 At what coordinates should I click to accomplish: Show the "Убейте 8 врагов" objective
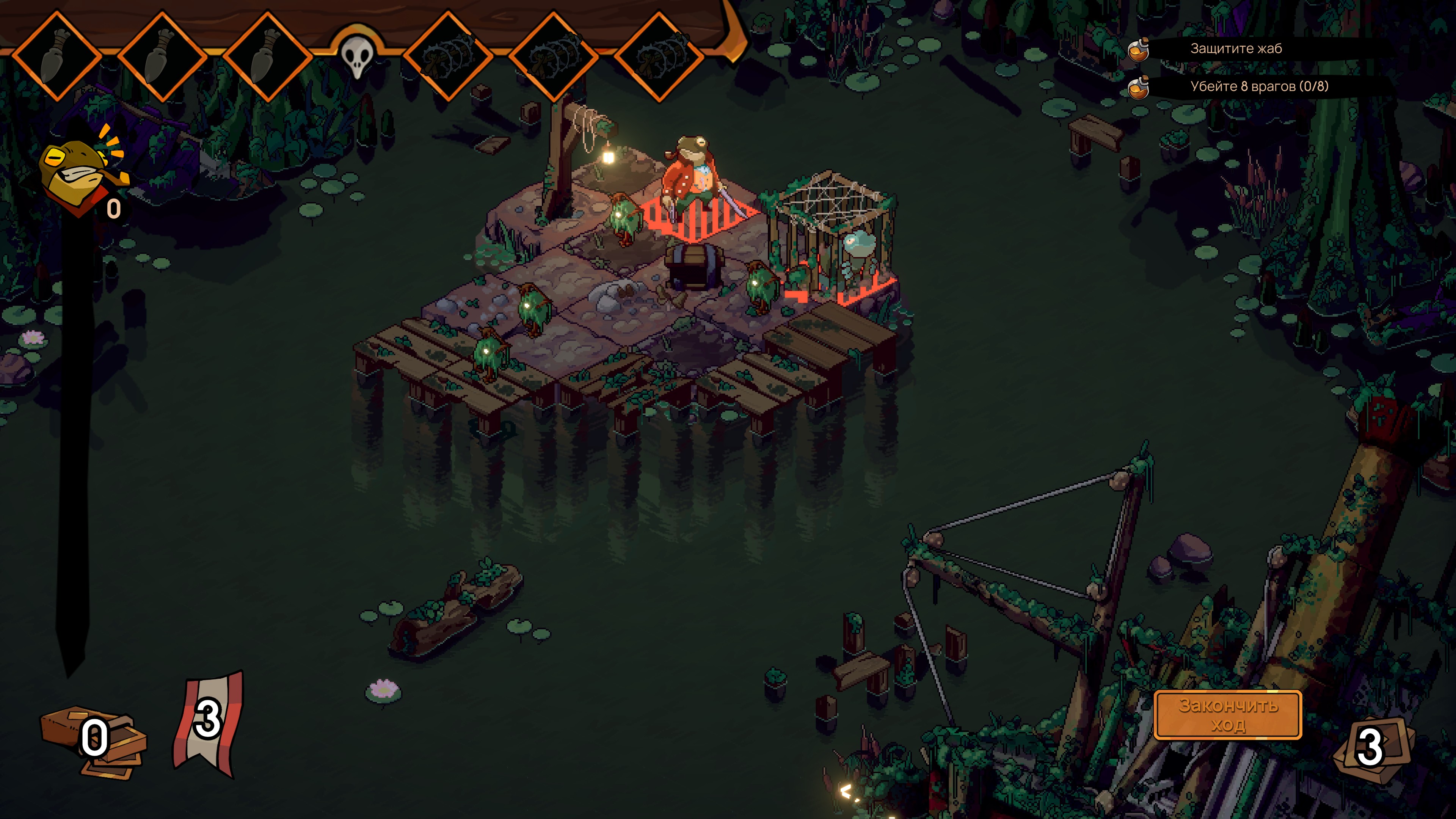1258,86
